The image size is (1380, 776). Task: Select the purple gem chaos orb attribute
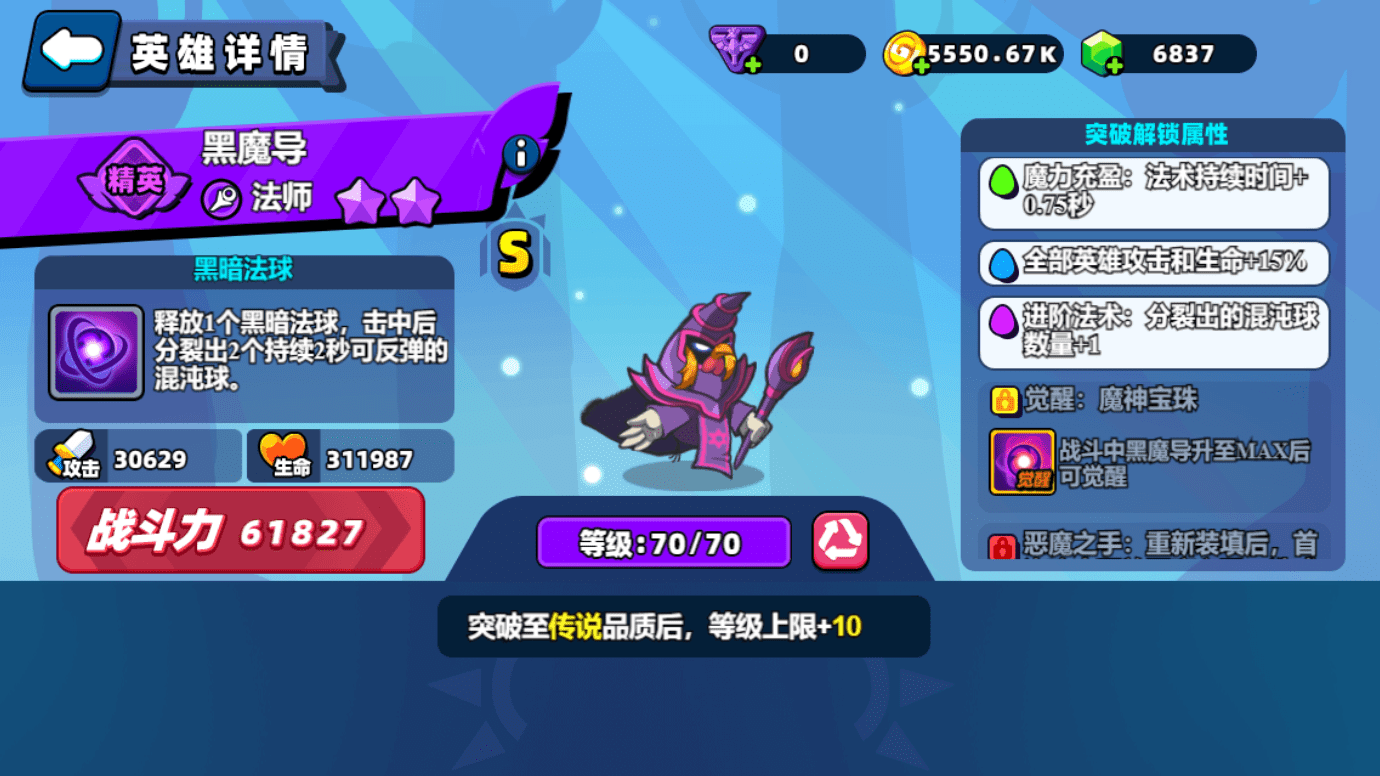(1154, 332)
